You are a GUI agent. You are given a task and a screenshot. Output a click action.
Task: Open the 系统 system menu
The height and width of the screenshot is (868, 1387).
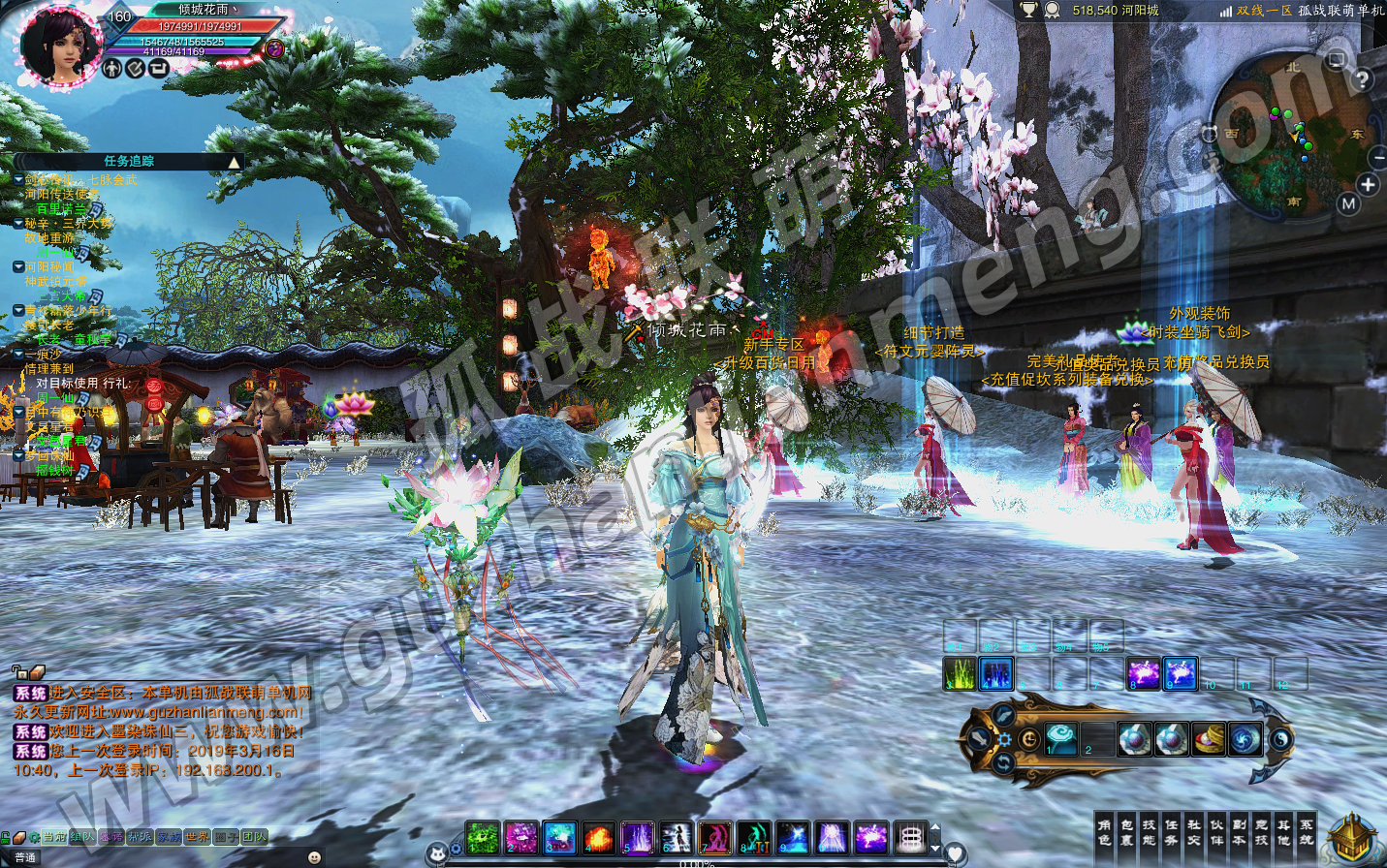click(1306, 833)
